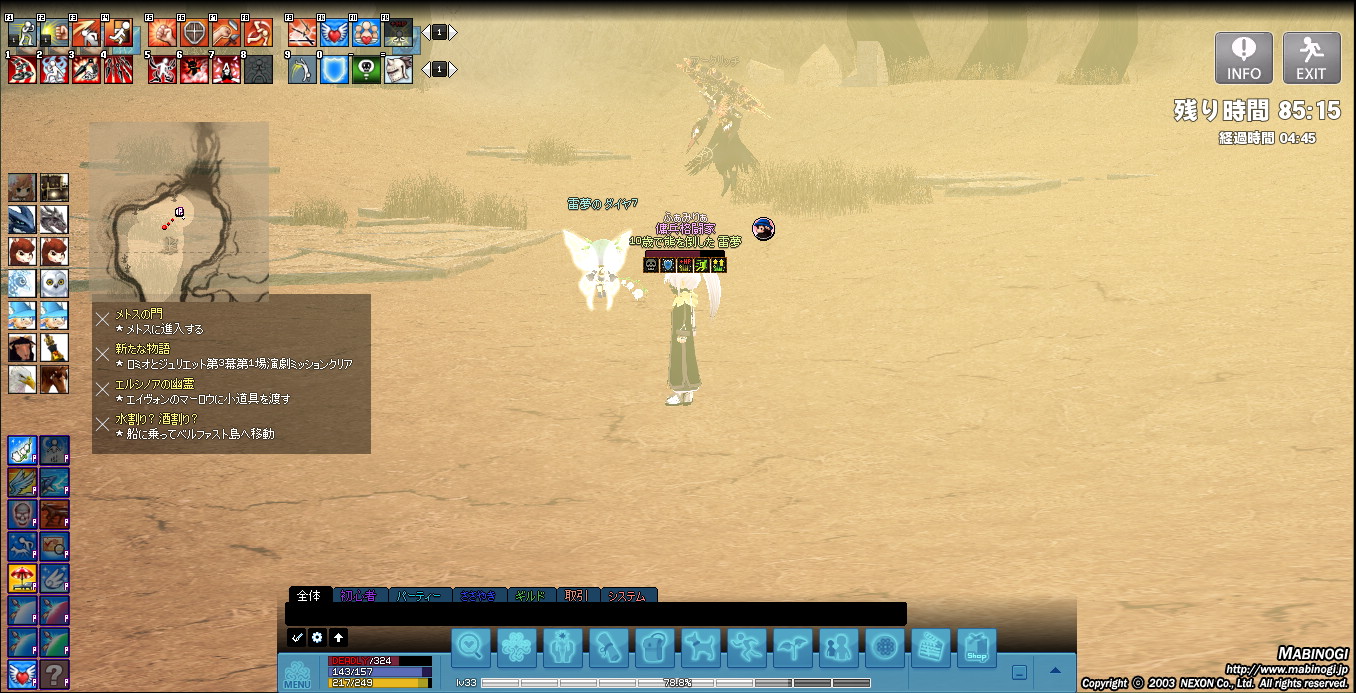Dismiss the 新たな物語 quest entry
The width and height of the screenshot is (1356, 693).
coord(102,354)
